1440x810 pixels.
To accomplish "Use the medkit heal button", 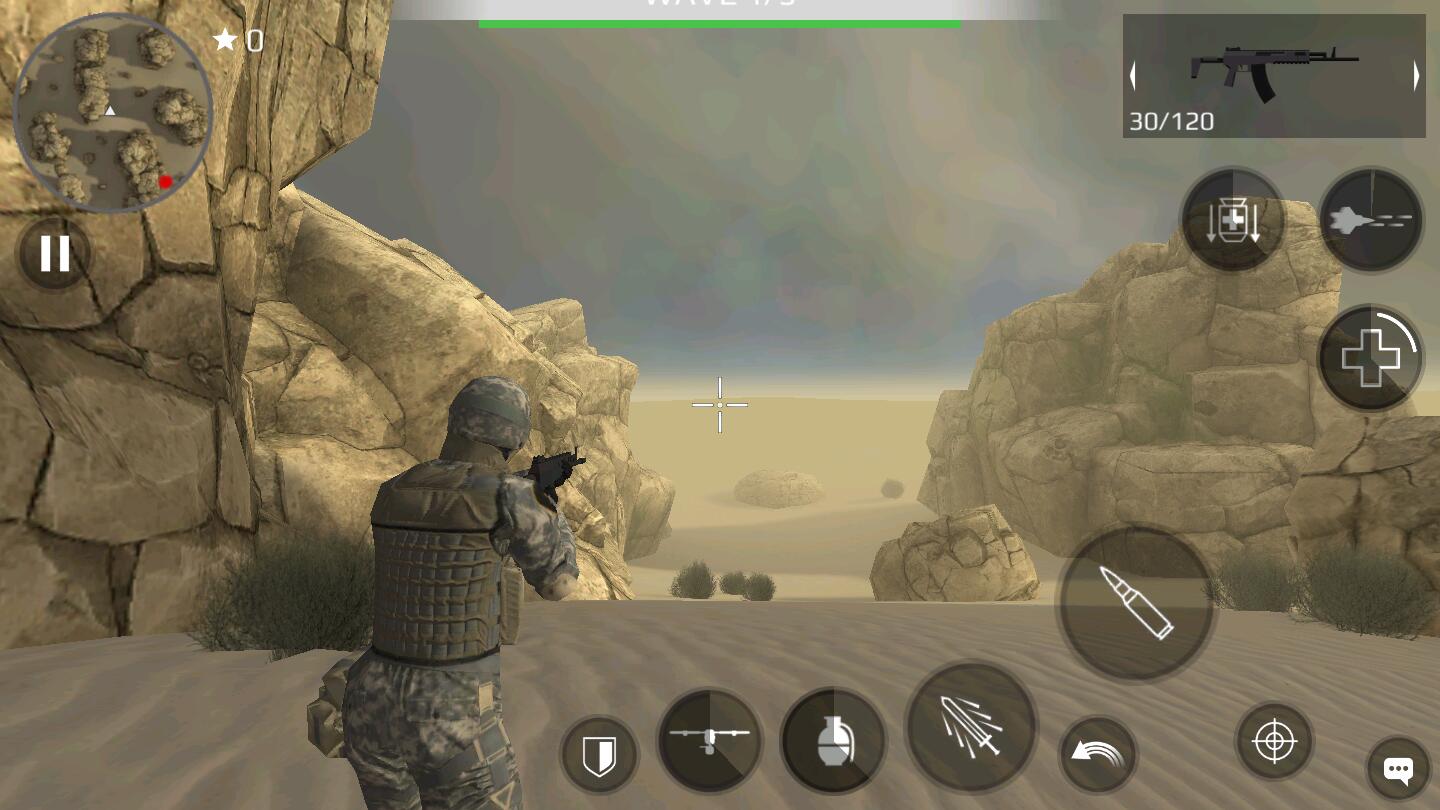I will (1370, 357).
